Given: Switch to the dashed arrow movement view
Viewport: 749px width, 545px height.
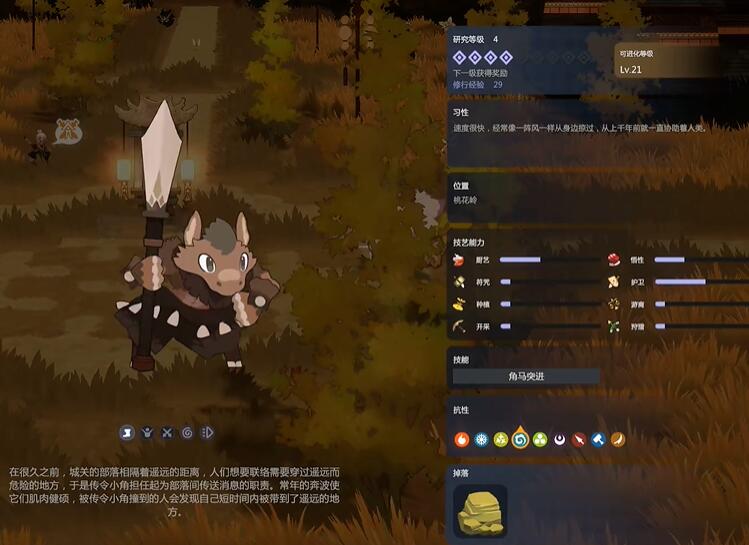Looking at the screenshot, I should pos(207,433).
